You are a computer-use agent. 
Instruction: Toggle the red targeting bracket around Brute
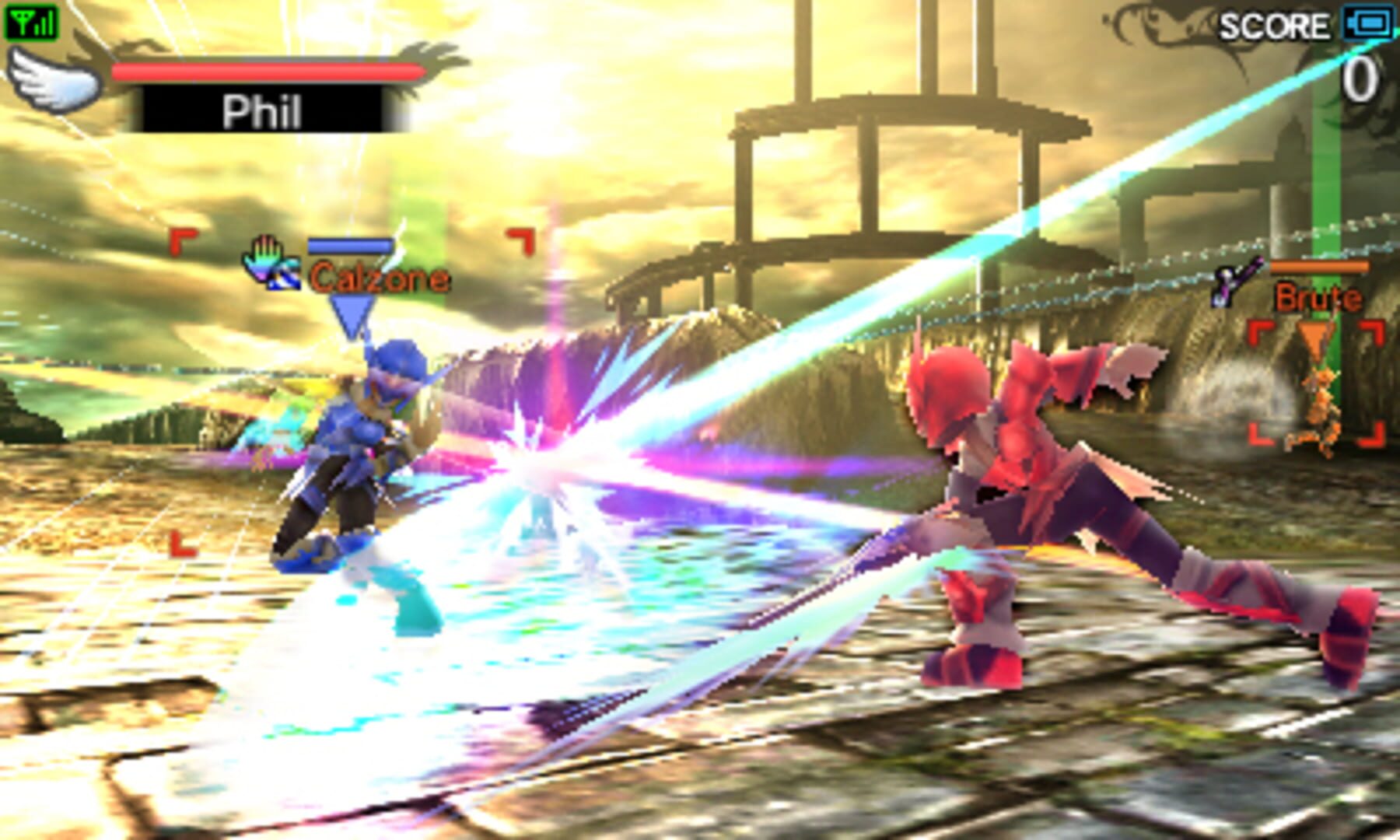point(1316,381)
